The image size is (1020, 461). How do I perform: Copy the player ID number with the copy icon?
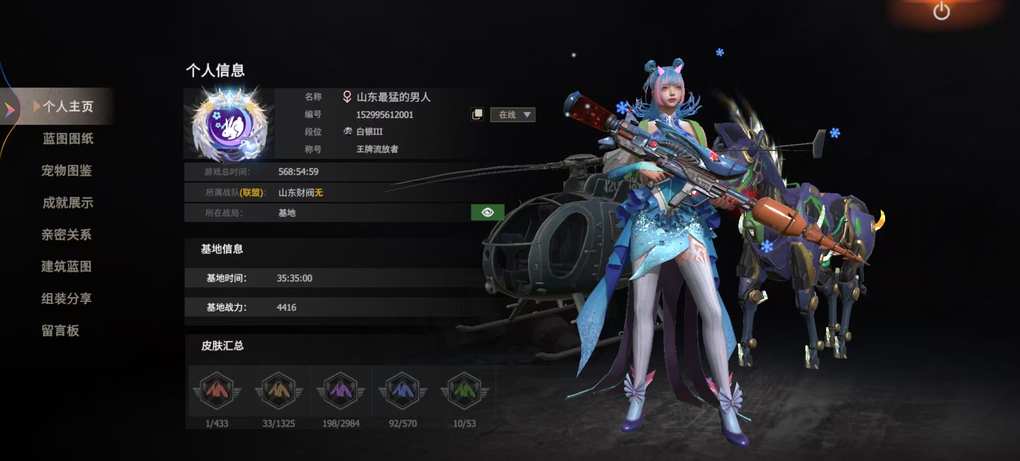pos(478,114)
